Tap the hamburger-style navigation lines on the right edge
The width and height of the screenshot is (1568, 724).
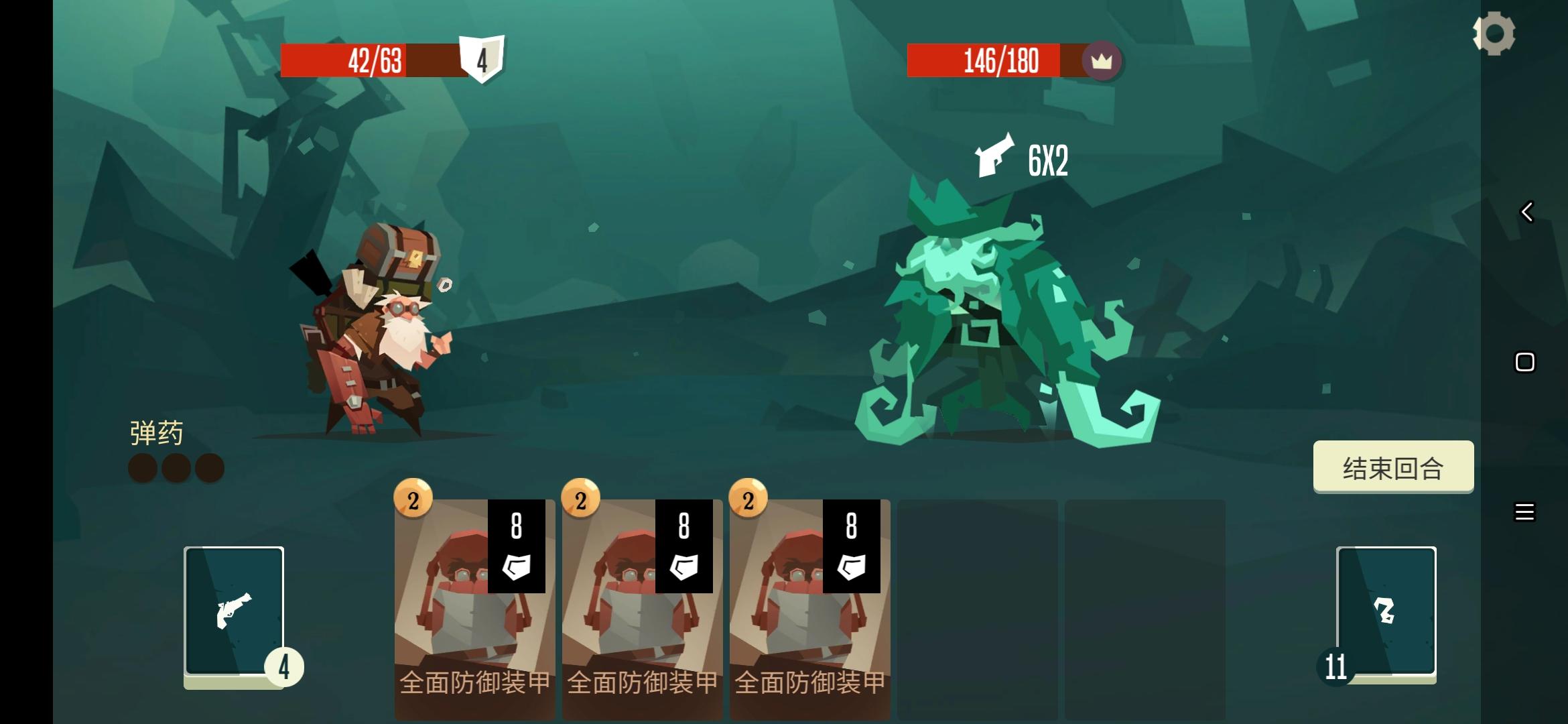click(1523, 511)
